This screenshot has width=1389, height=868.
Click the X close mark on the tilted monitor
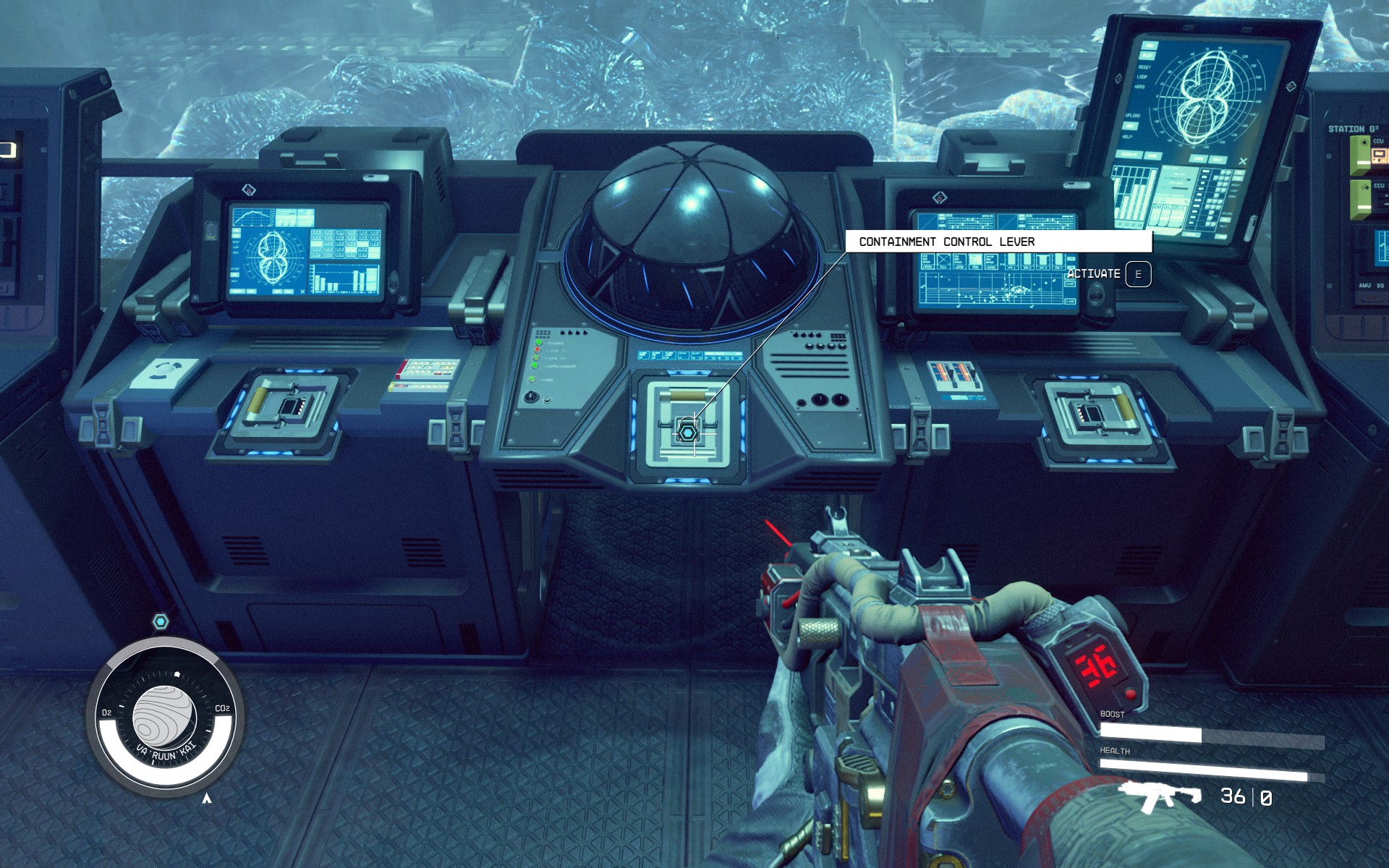[x=1243, y=161]
